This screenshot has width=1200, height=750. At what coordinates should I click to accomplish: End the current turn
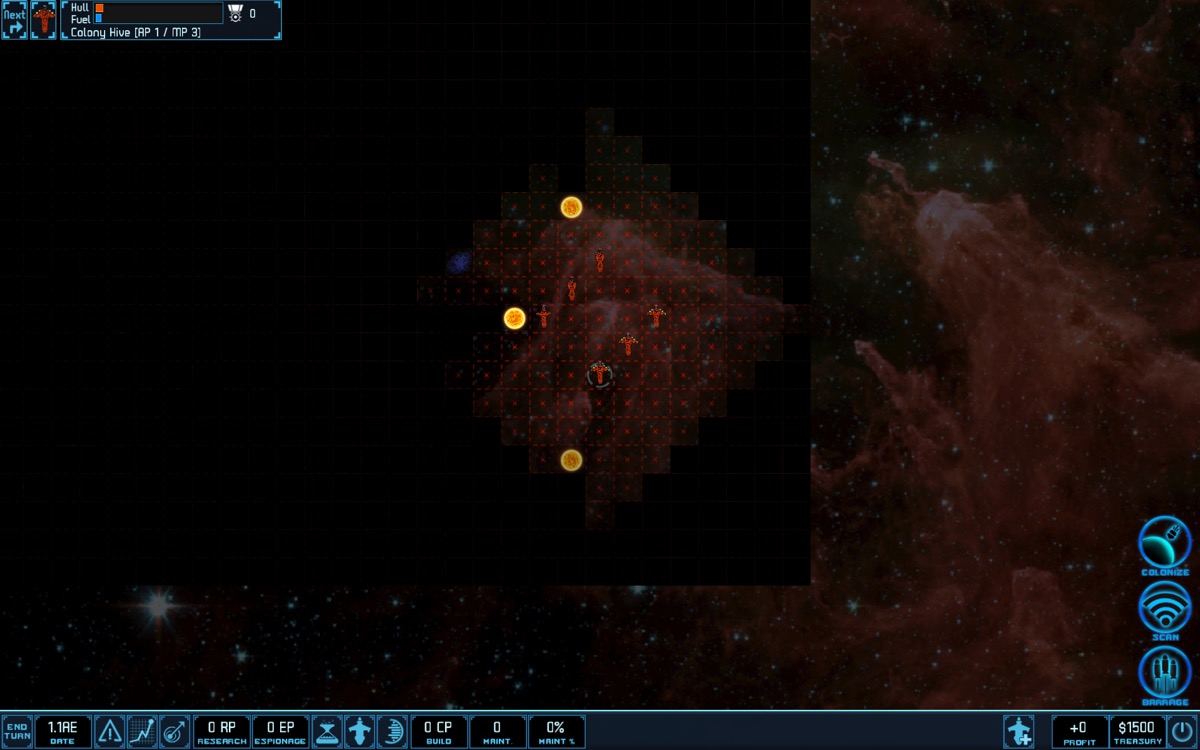point(16,732)
